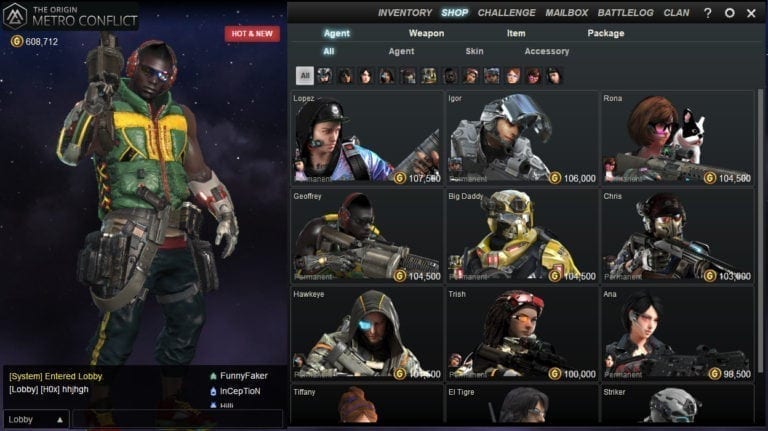Open the Lobby chat channel dropdown
The height and width of the screenshot is (431, 768).
coord(36,420)
